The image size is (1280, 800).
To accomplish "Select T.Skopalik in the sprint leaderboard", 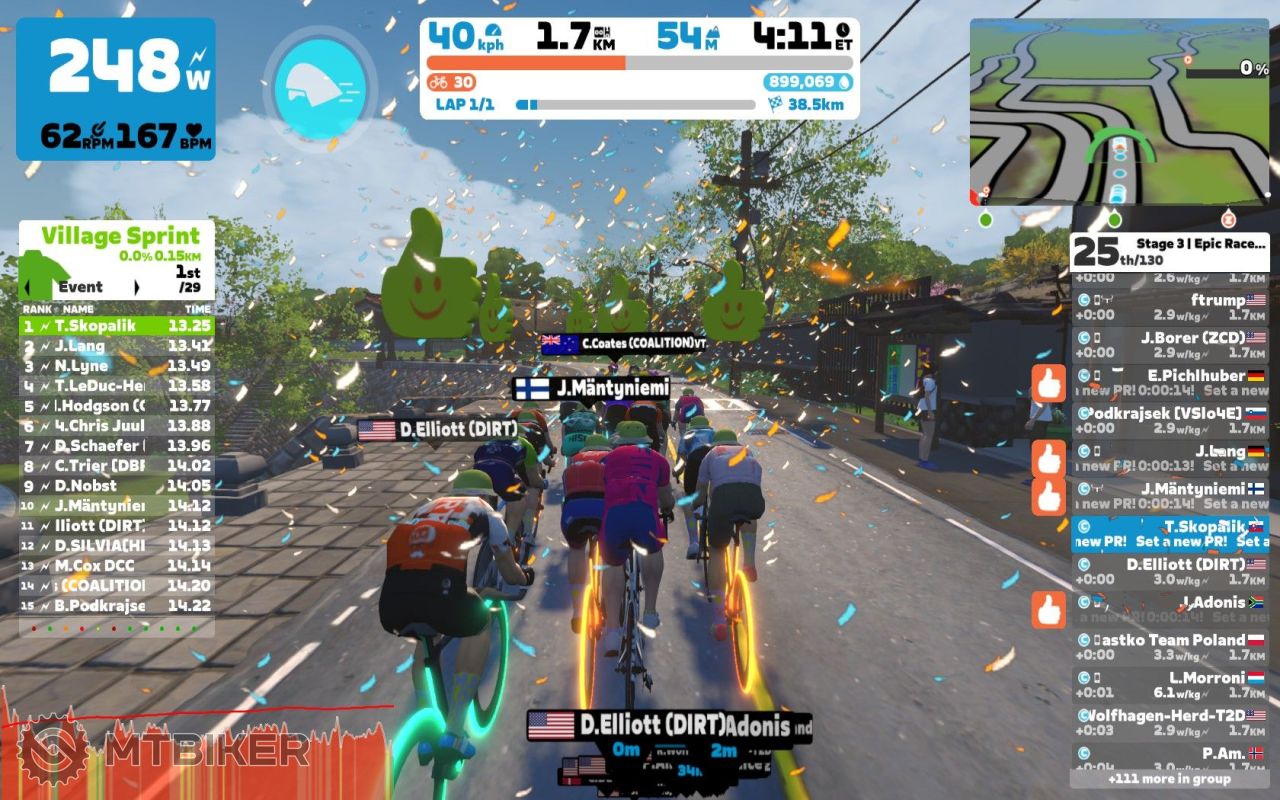I will [x=116, y=326].
